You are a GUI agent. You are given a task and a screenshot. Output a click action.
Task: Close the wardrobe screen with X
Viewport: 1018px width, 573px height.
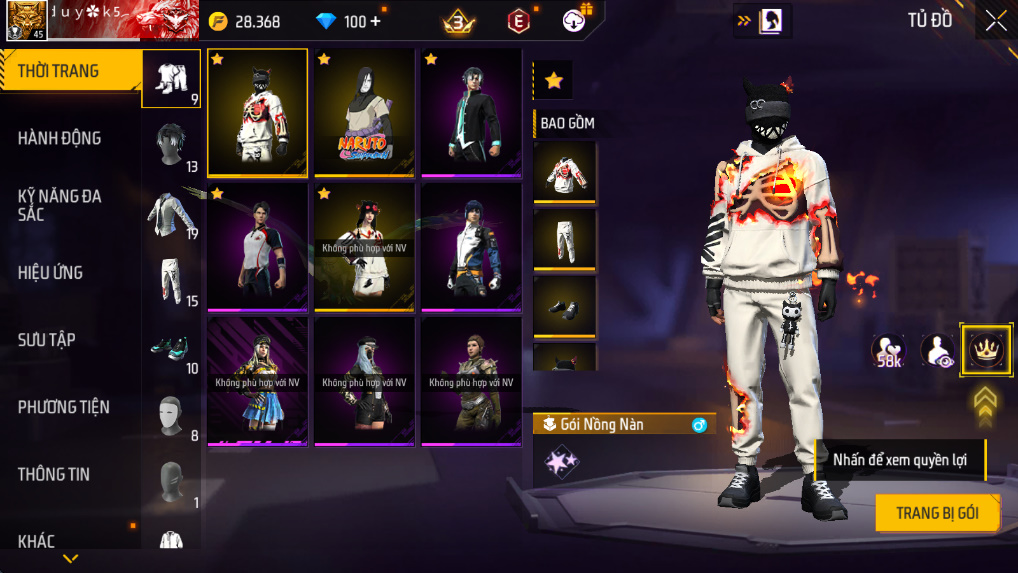click(995, 21)
